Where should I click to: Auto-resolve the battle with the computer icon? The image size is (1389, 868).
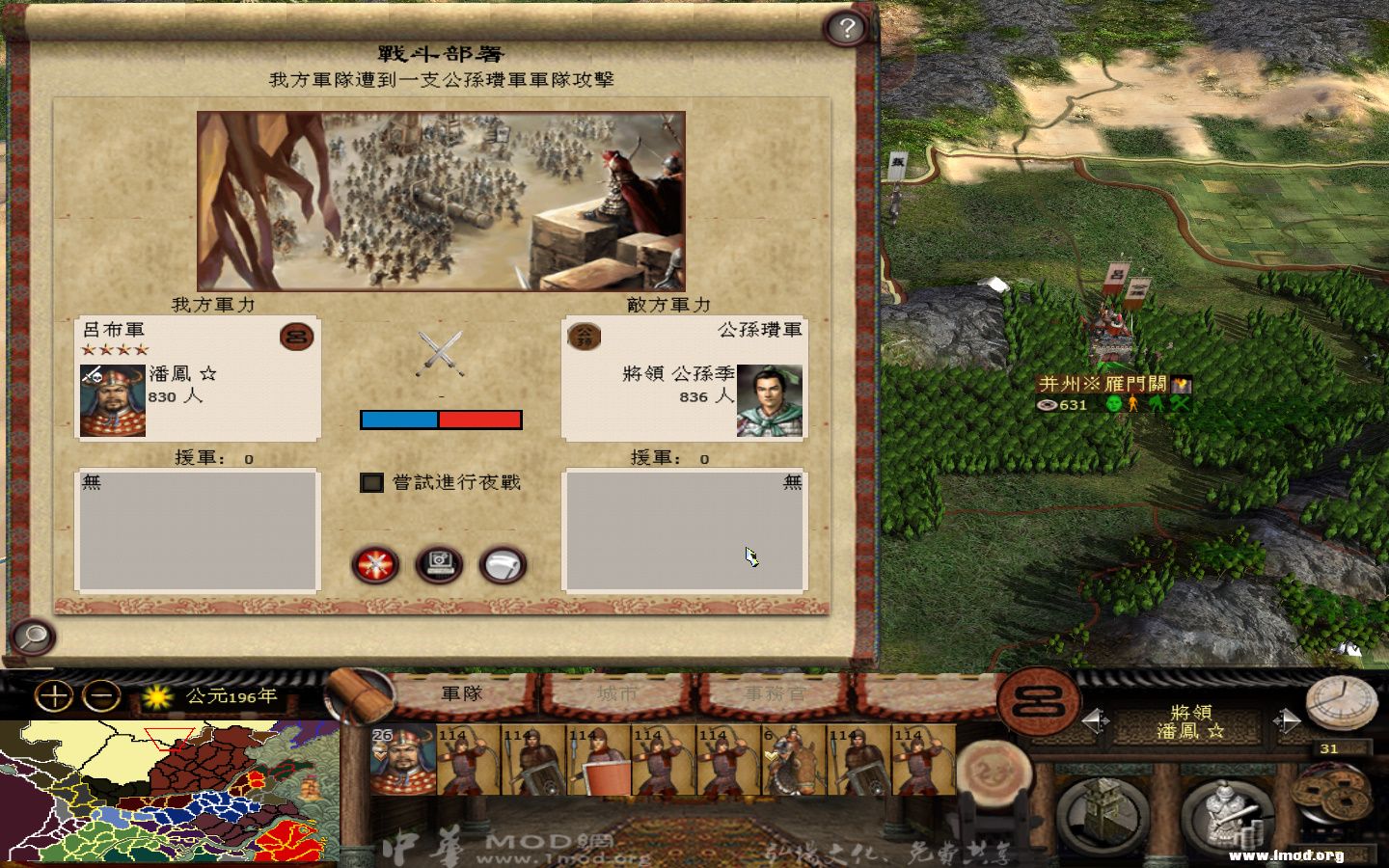point(437,565)
